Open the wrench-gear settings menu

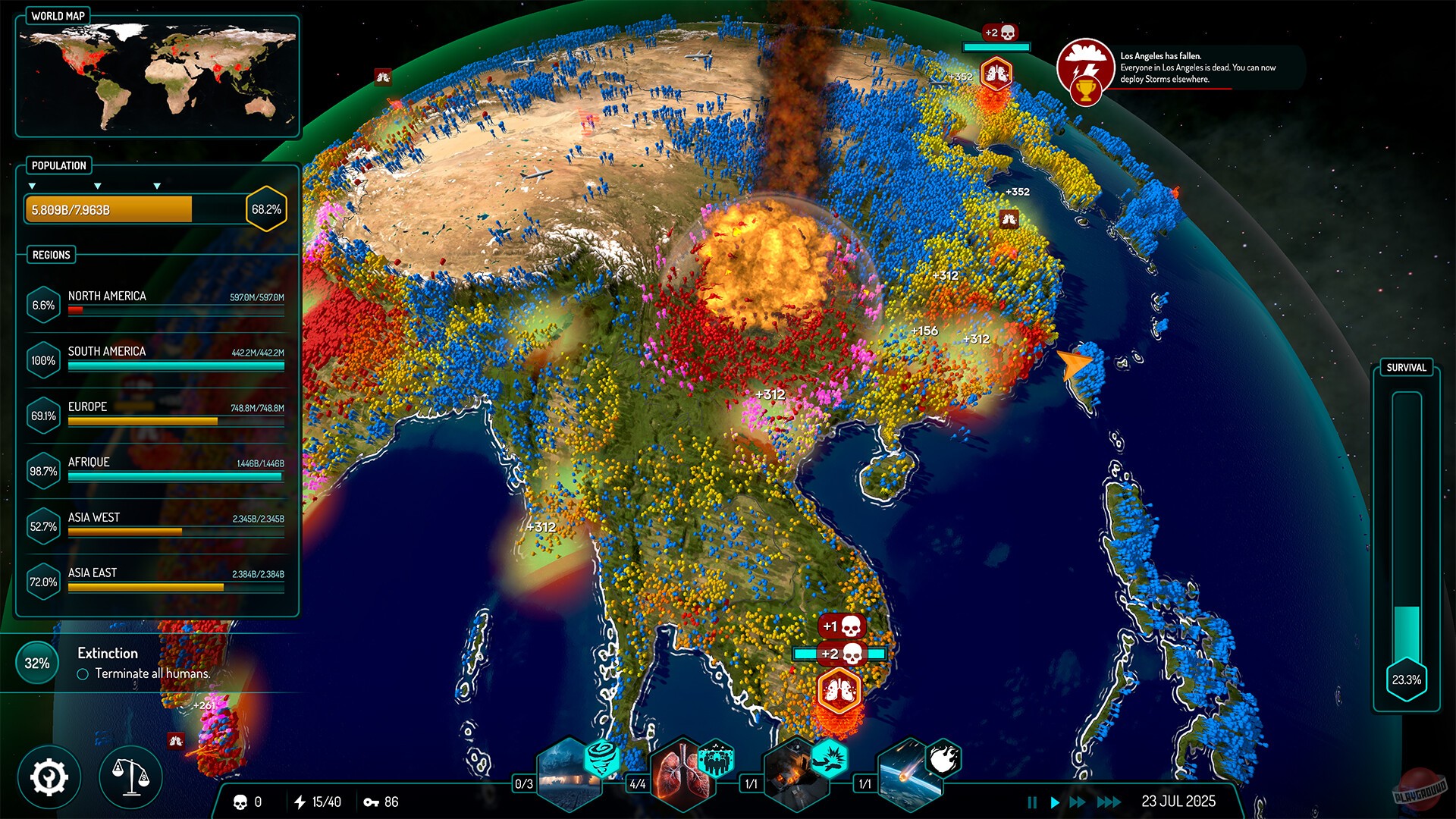48,776
